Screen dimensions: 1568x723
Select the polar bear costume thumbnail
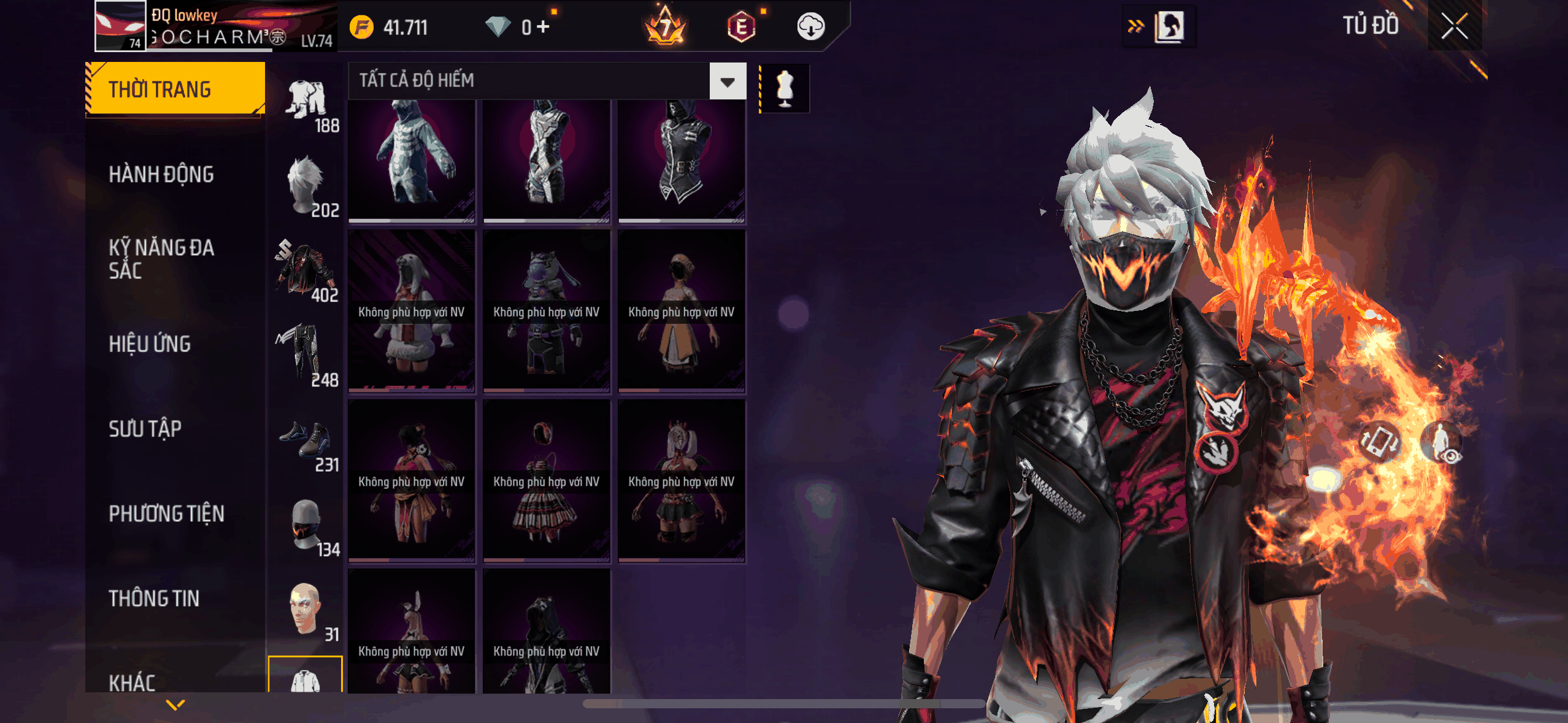[x=412, y=159]
